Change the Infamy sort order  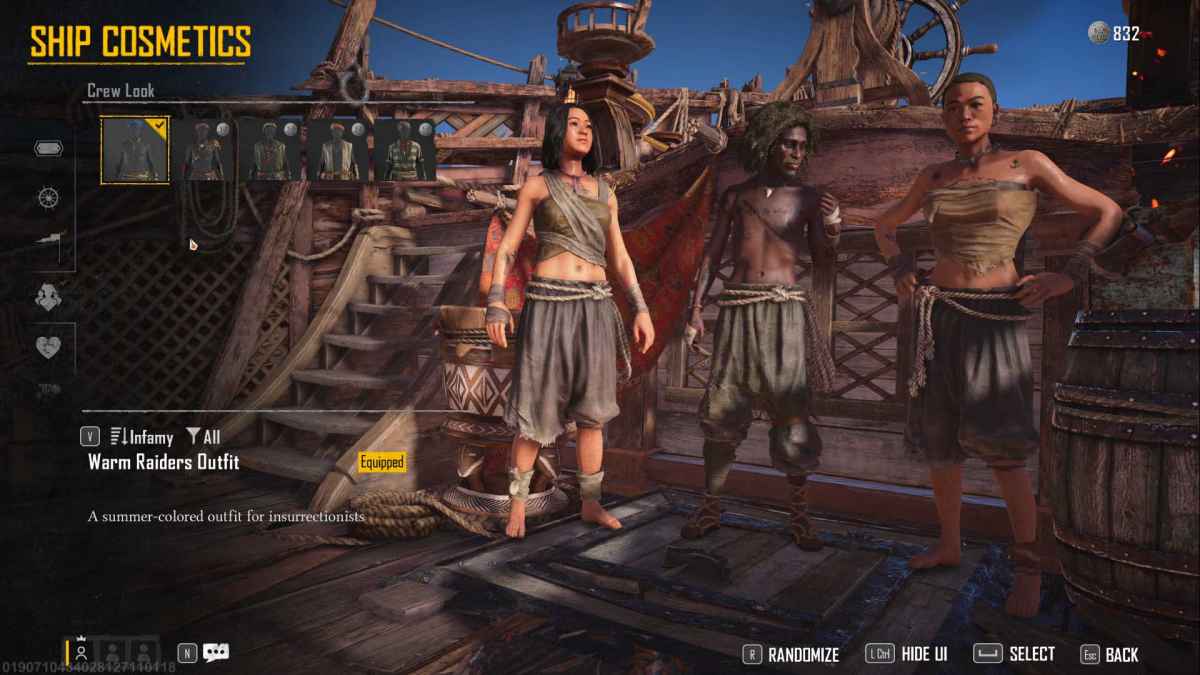tap(141, 437)
